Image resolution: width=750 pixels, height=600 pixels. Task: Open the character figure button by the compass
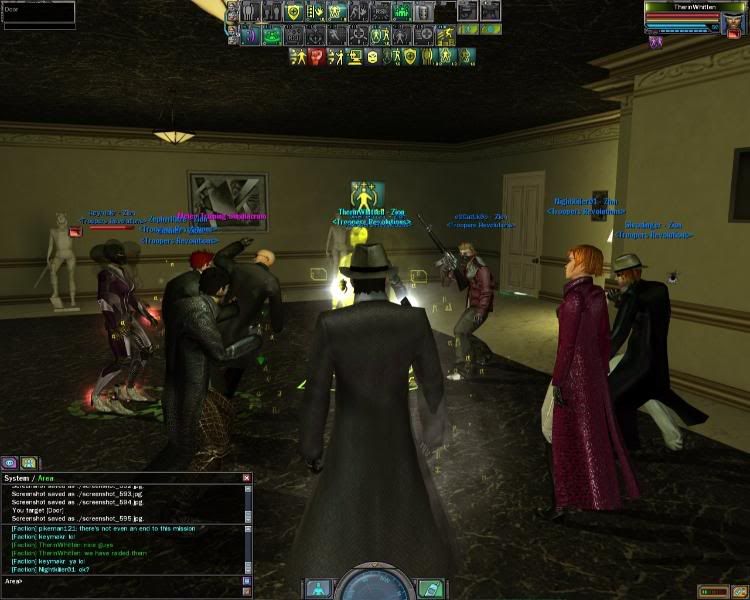pyautogui.click(x=316, y=587)
